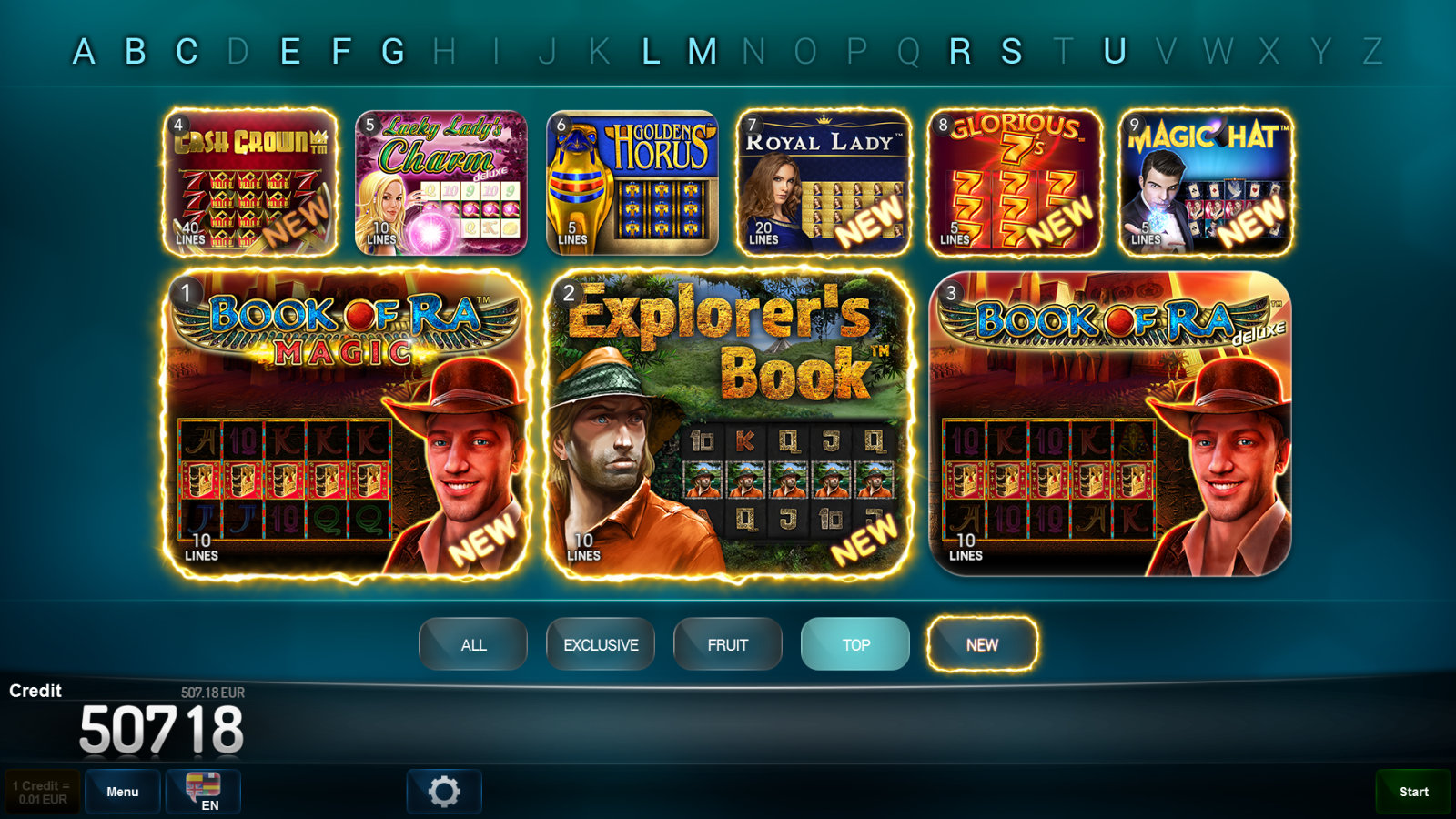
Task: Open Lucky Lady's Charm deluxe
Action: point(440,179)
